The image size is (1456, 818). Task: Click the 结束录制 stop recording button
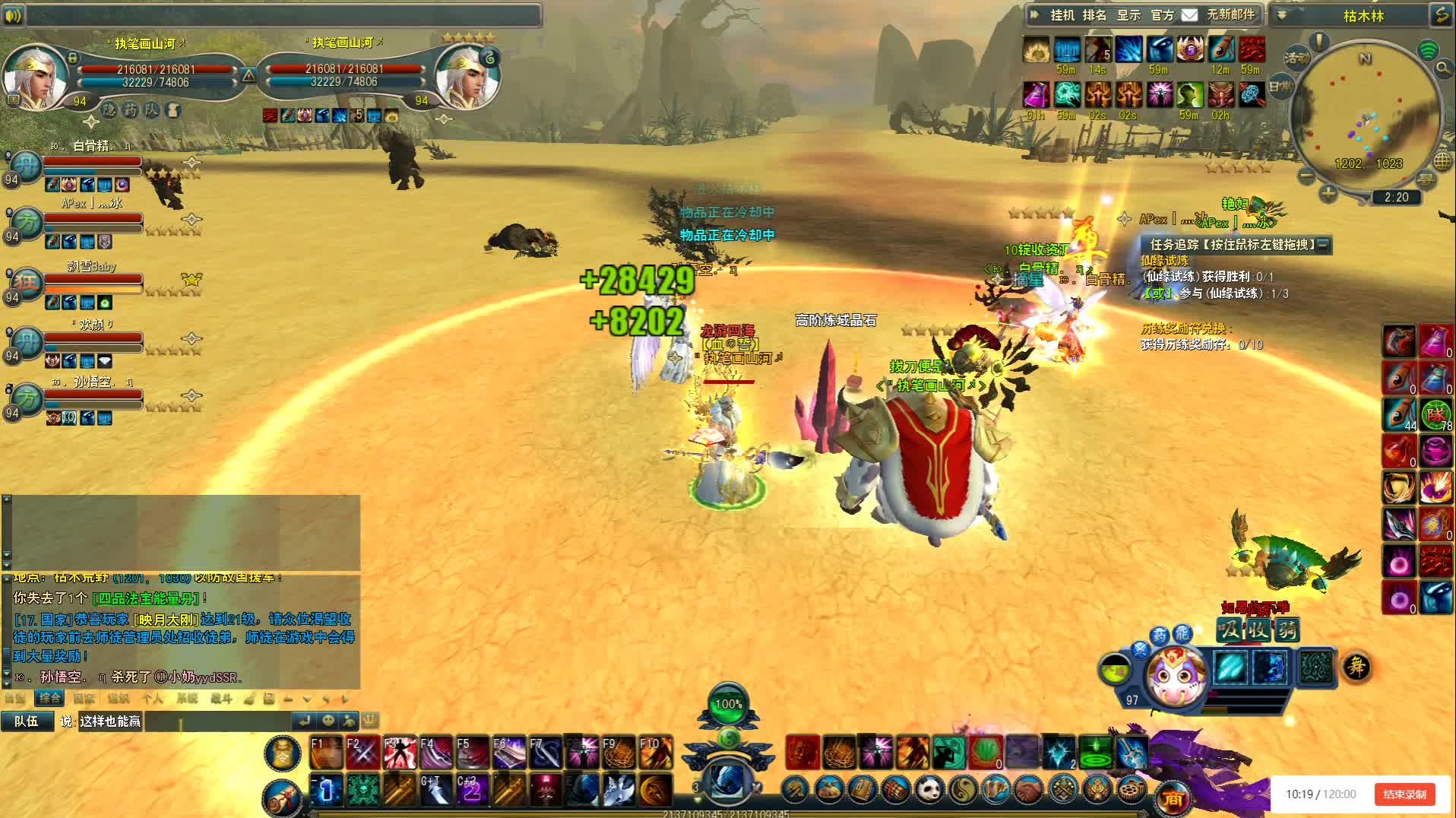[1404, 794]
